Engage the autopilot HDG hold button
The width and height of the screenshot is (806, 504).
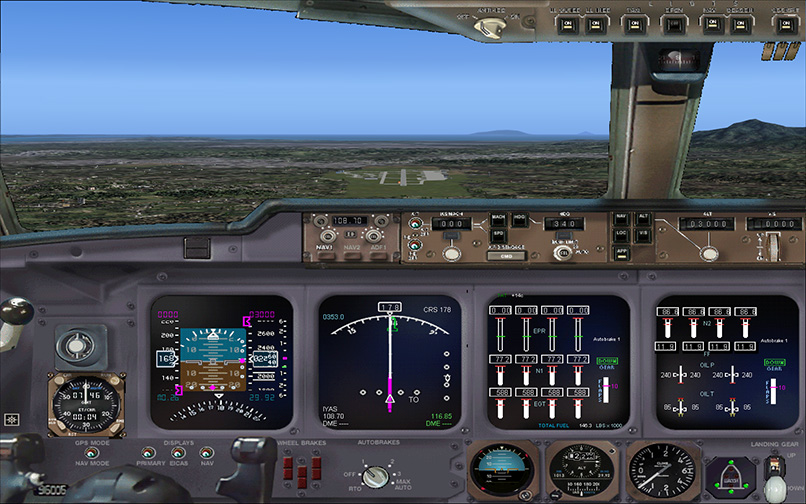519,218
